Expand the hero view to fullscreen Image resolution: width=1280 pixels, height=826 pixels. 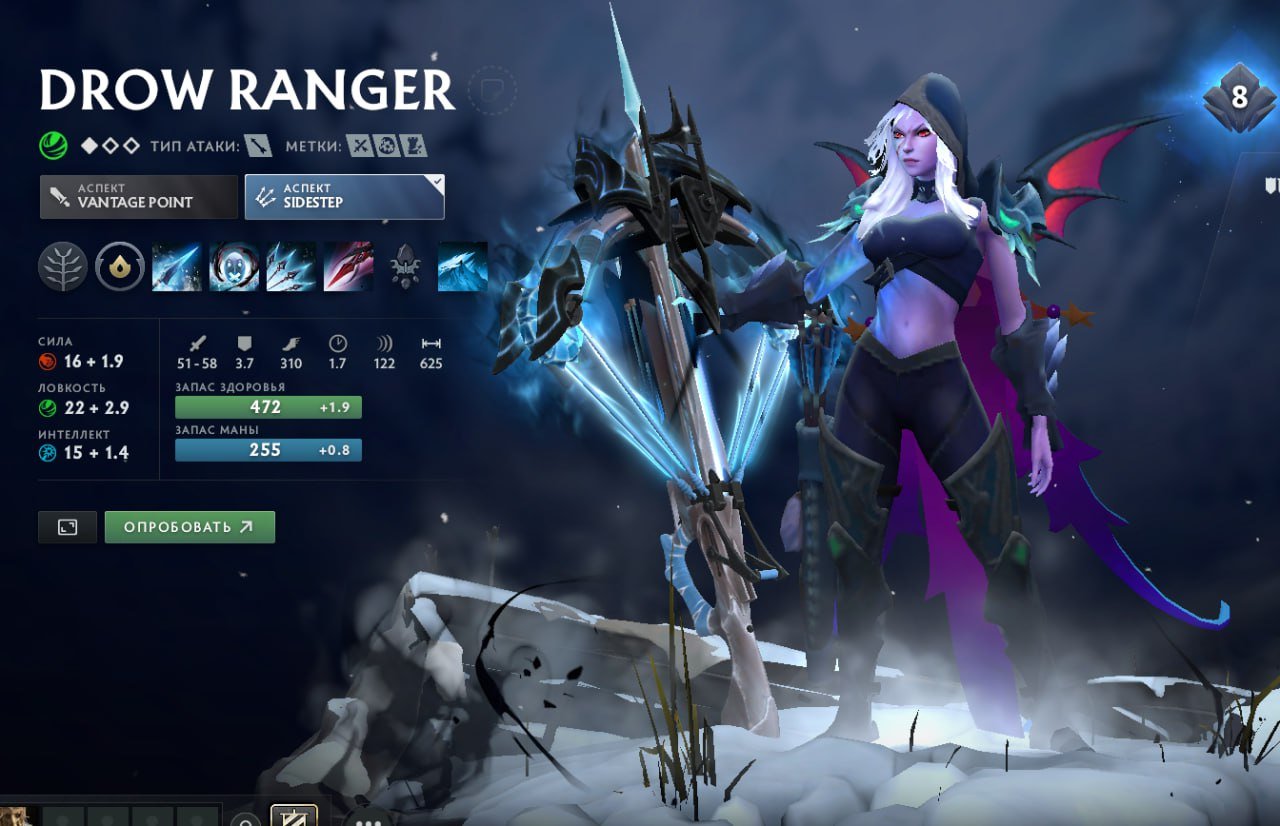[67, 527]
